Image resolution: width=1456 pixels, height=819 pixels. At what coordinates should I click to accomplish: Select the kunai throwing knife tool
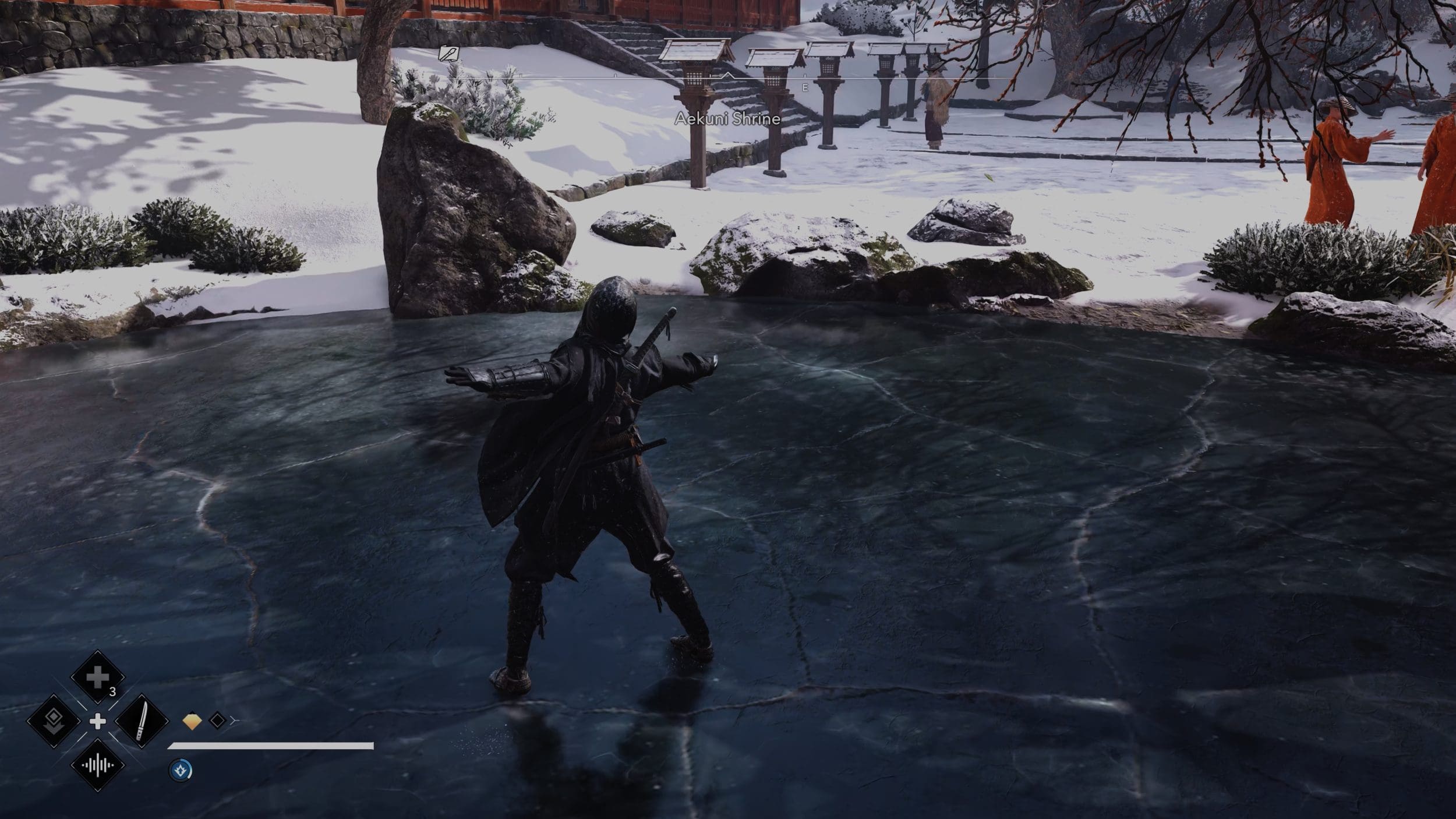tap(142, 721)
